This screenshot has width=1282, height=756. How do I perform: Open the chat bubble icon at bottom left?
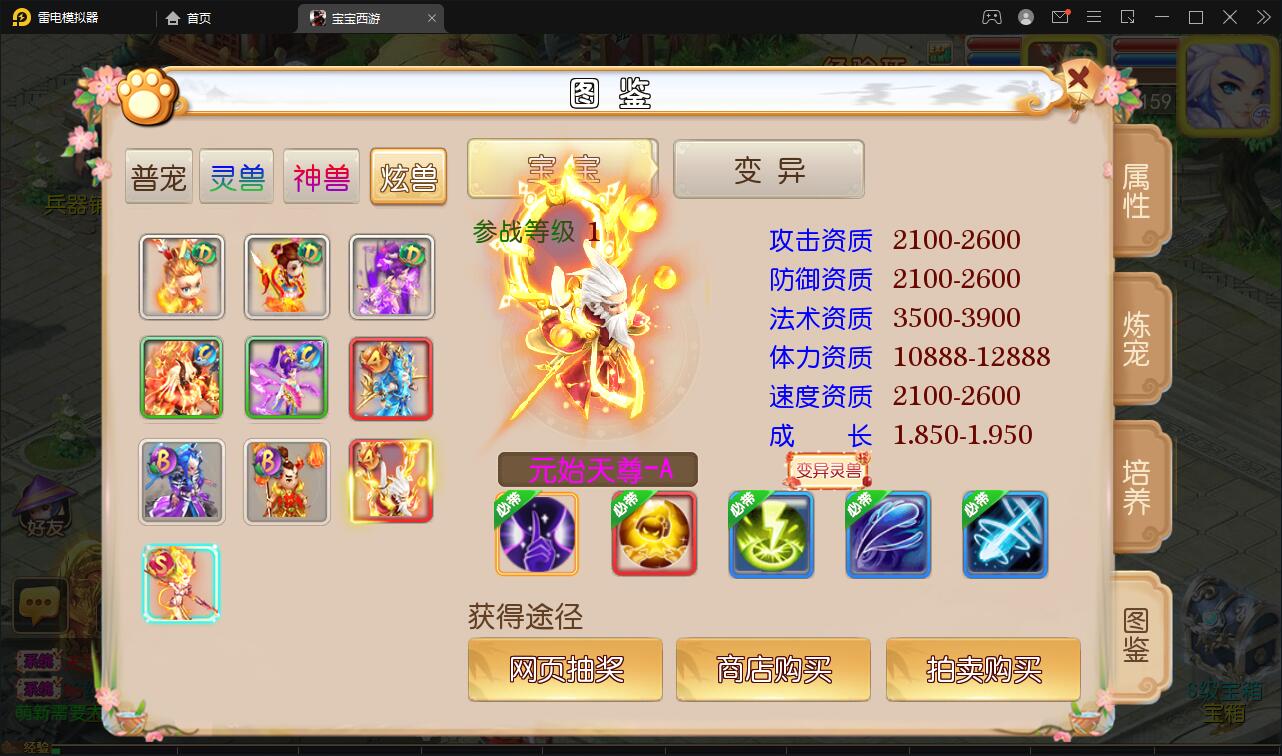[40, 606]
